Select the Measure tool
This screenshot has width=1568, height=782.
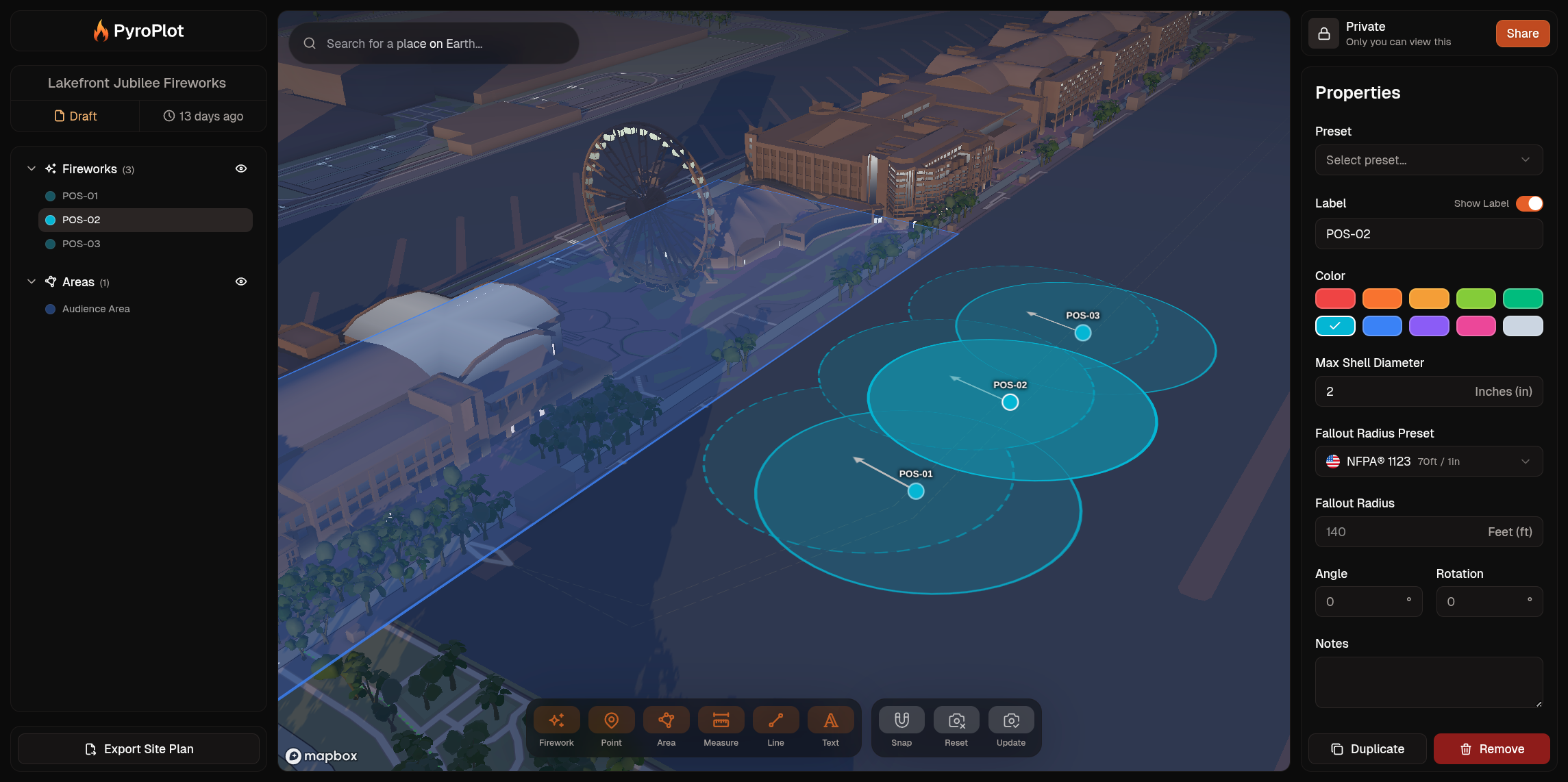(x=721, y=727)
